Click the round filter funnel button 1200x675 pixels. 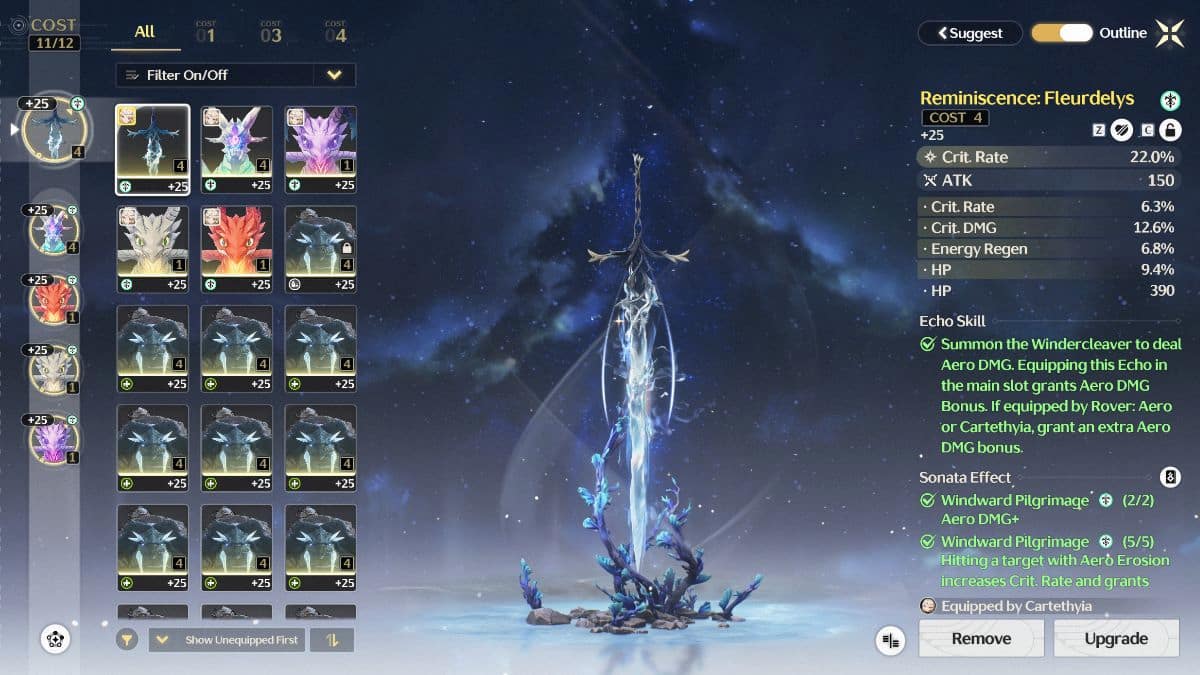(x=127, y=640)
